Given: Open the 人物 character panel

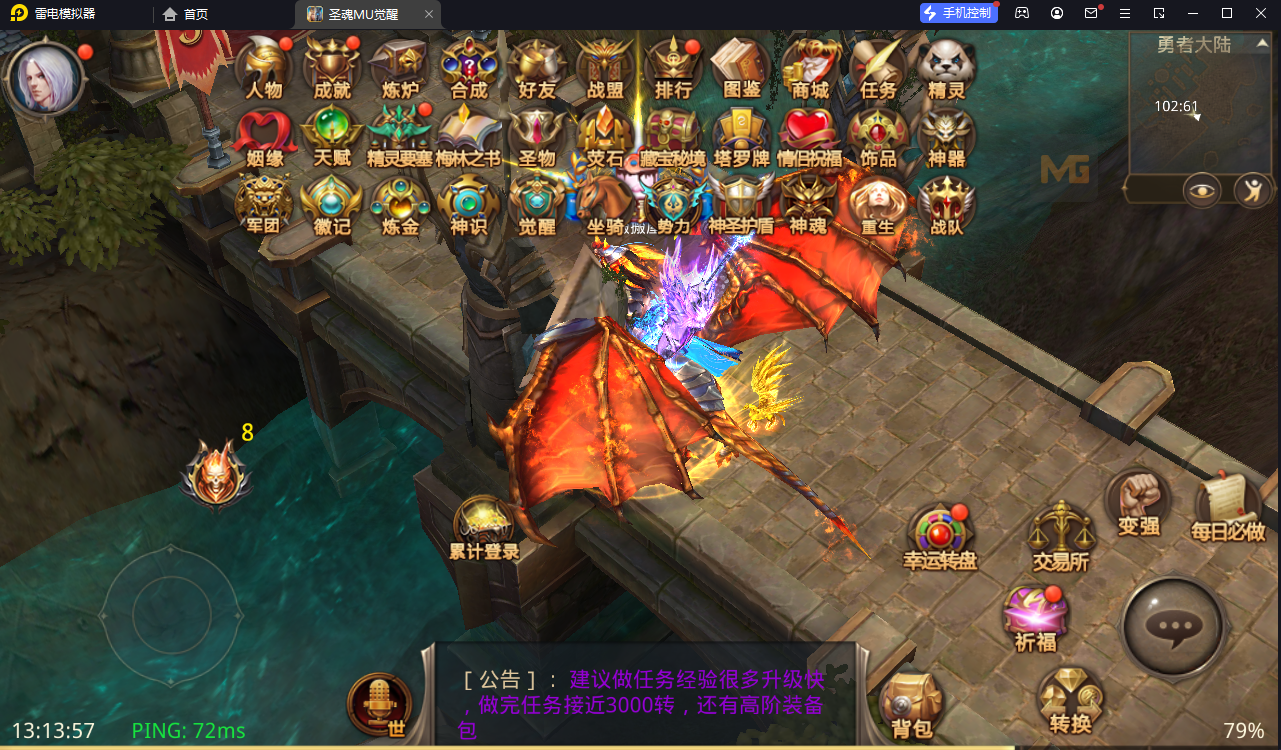Looking at the screenshot, I should (x=263, y=70).
